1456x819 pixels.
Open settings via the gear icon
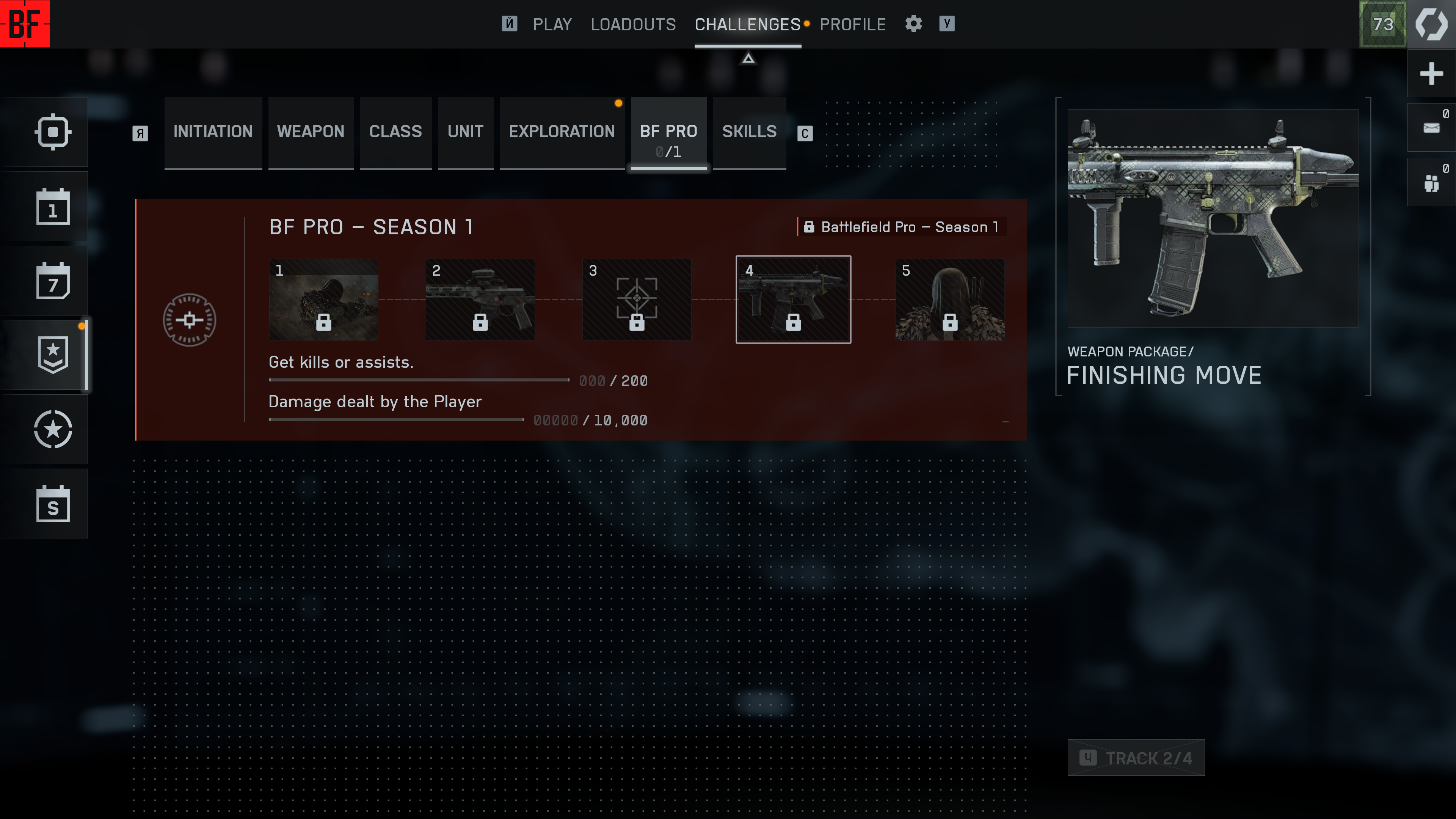[913, 24]
